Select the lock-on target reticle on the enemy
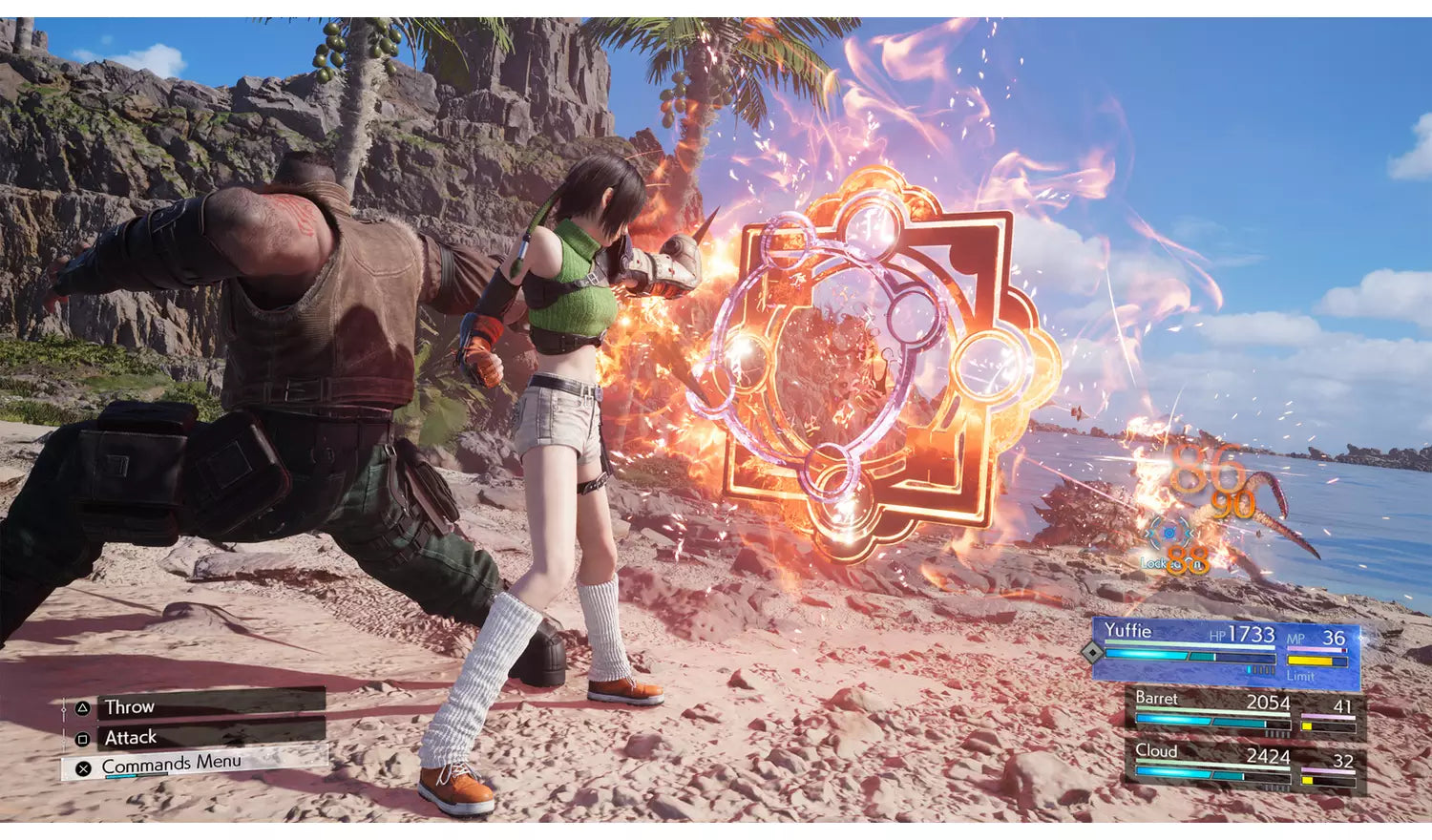Screen dimensions: 1432x840 tap(1169, 533)
